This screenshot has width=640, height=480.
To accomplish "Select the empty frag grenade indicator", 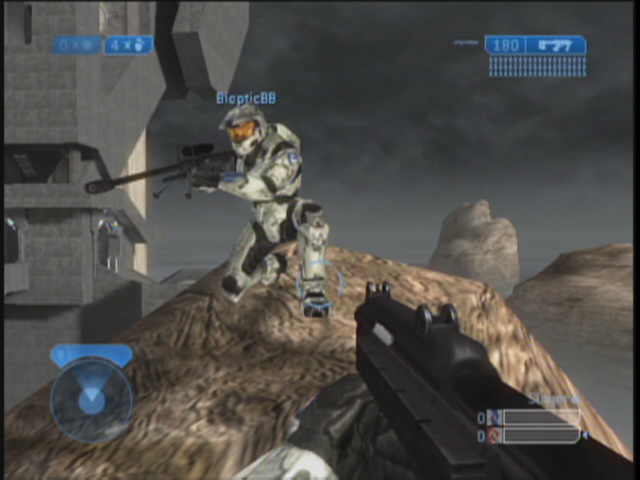I will pyautogui.click(x=78, y=45).
